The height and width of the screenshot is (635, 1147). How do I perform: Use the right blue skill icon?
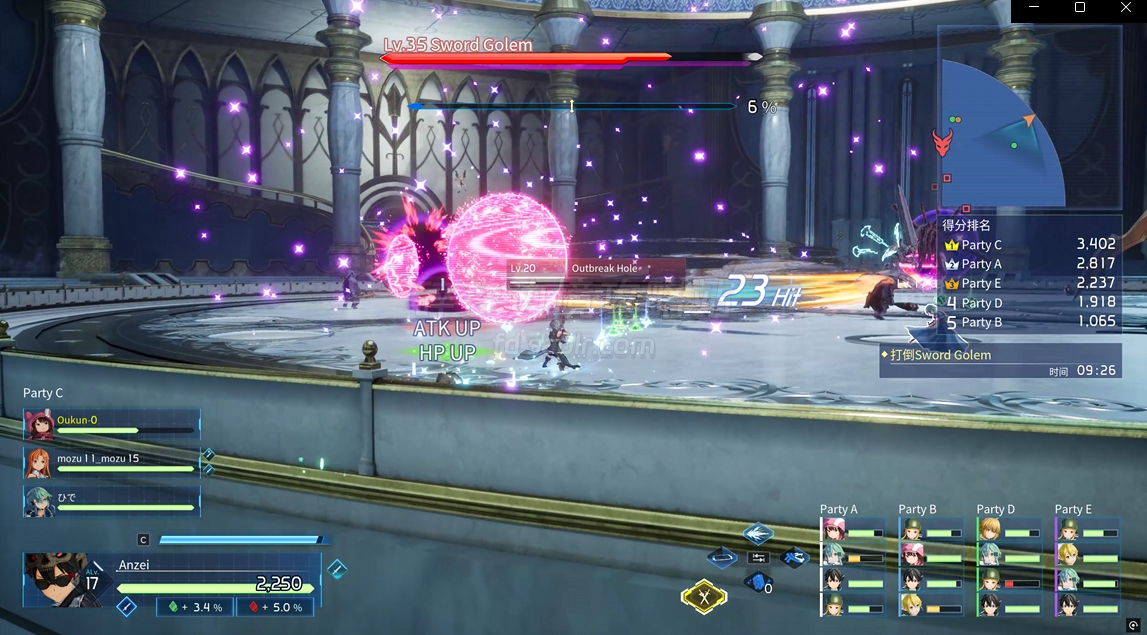pyautogui.click(x=794, y=558)
